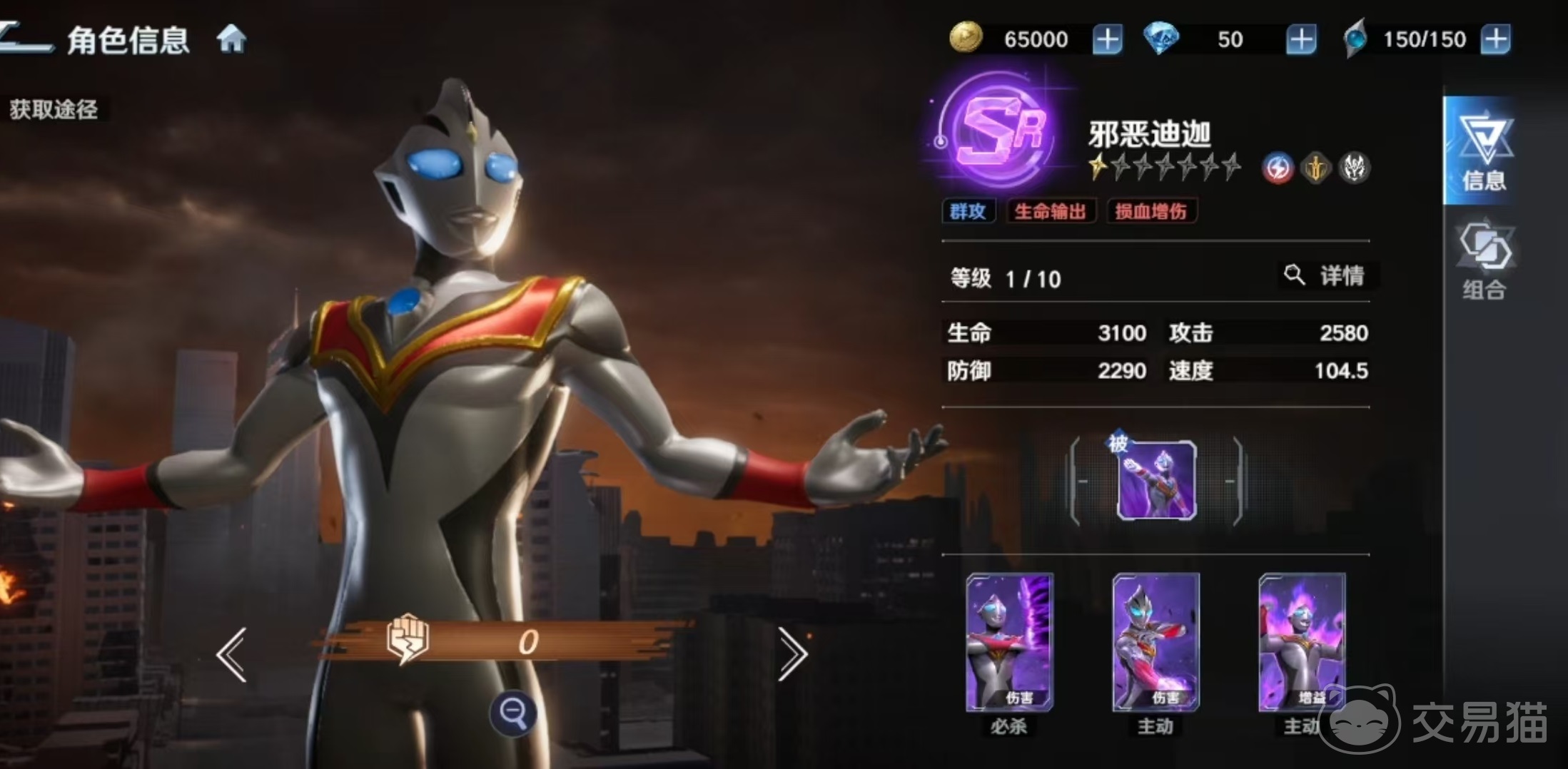1568x769 pixels.
Task: Add more gold coins
Action: (x=1107, y=39)
